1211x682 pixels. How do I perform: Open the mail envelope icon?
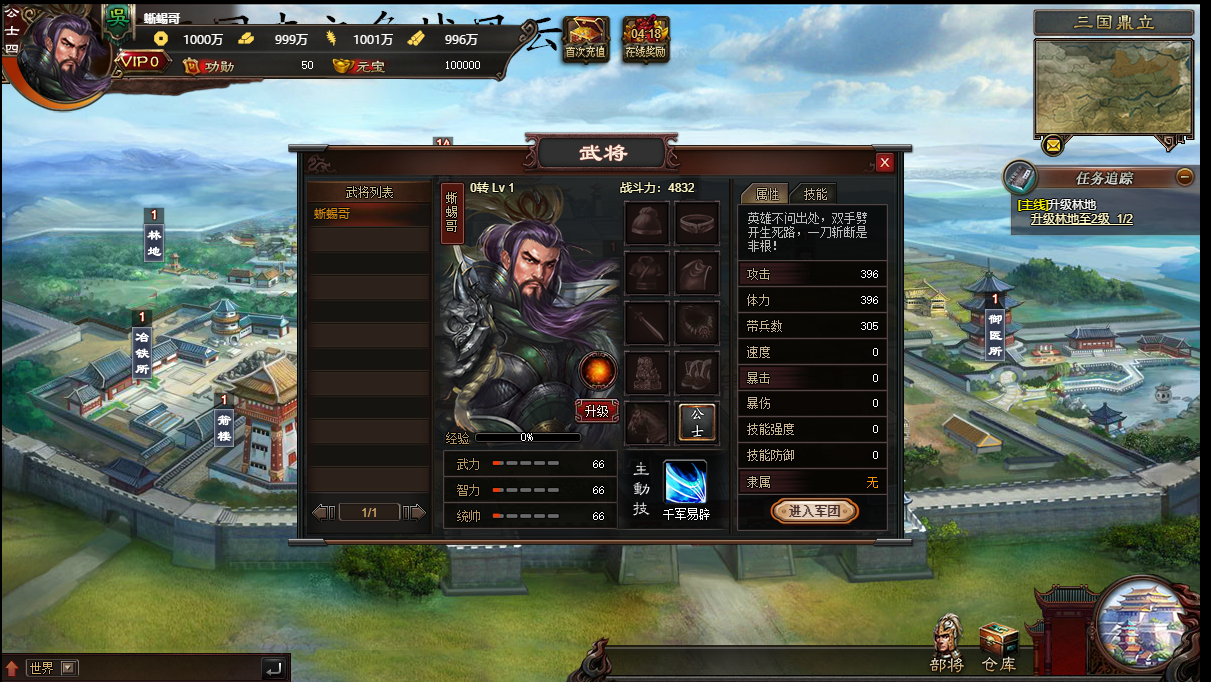[1052, 146]
